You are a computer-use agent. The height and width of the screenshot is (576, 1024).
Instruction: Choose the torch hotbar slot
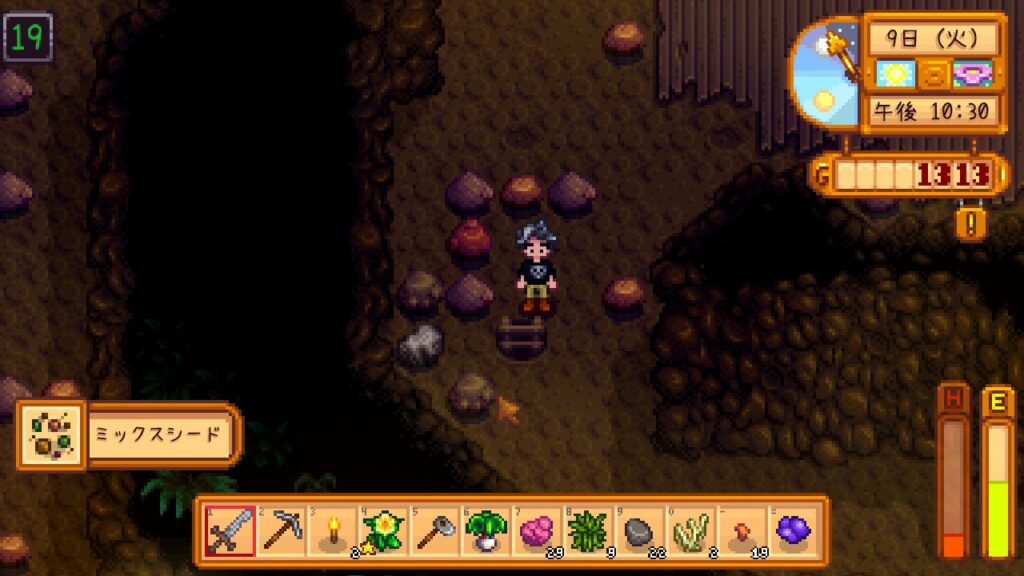pos(333,531)
